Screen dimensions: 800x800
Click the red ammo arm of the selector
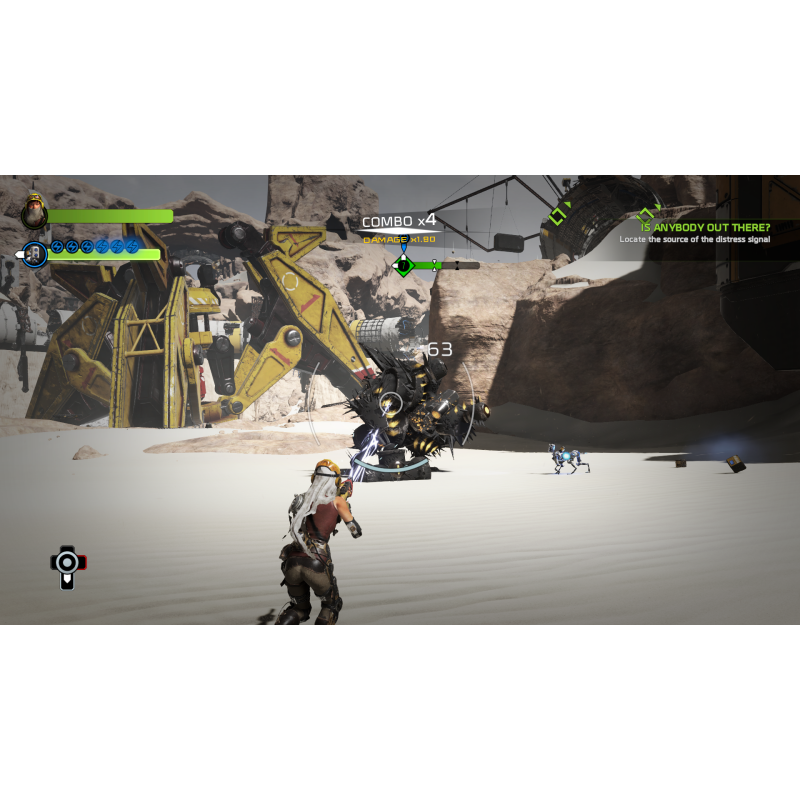pyautogui.click(x=82, y=562)
